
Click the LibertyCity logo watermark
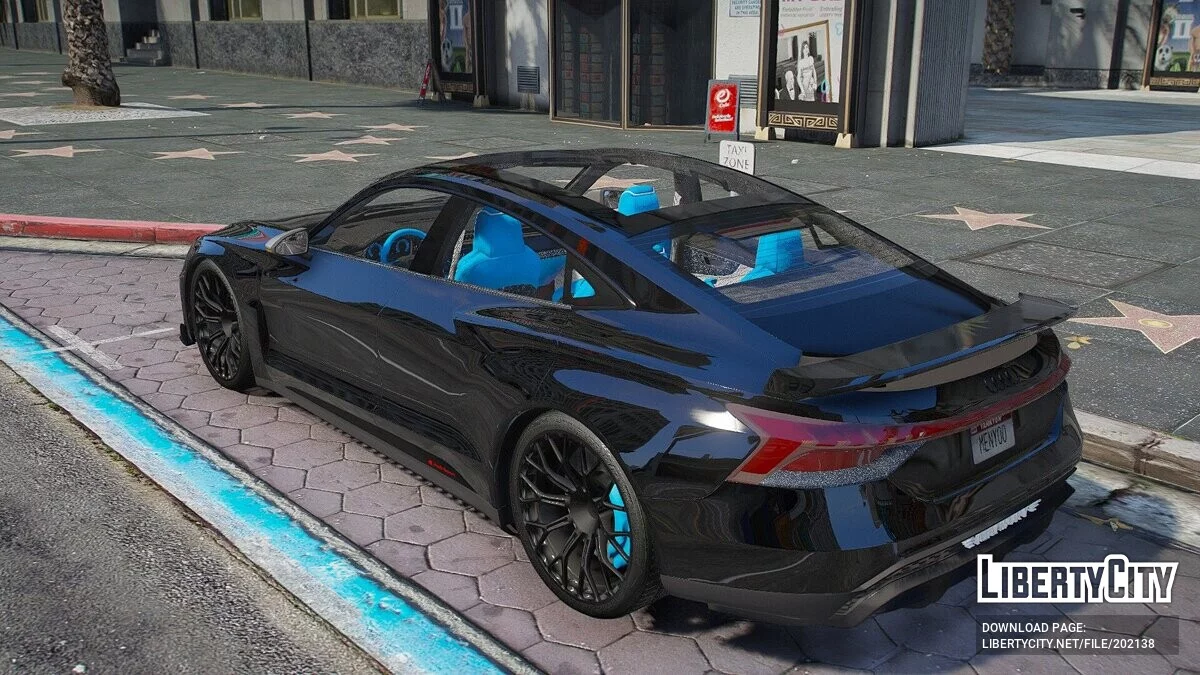click(1077, 580)
